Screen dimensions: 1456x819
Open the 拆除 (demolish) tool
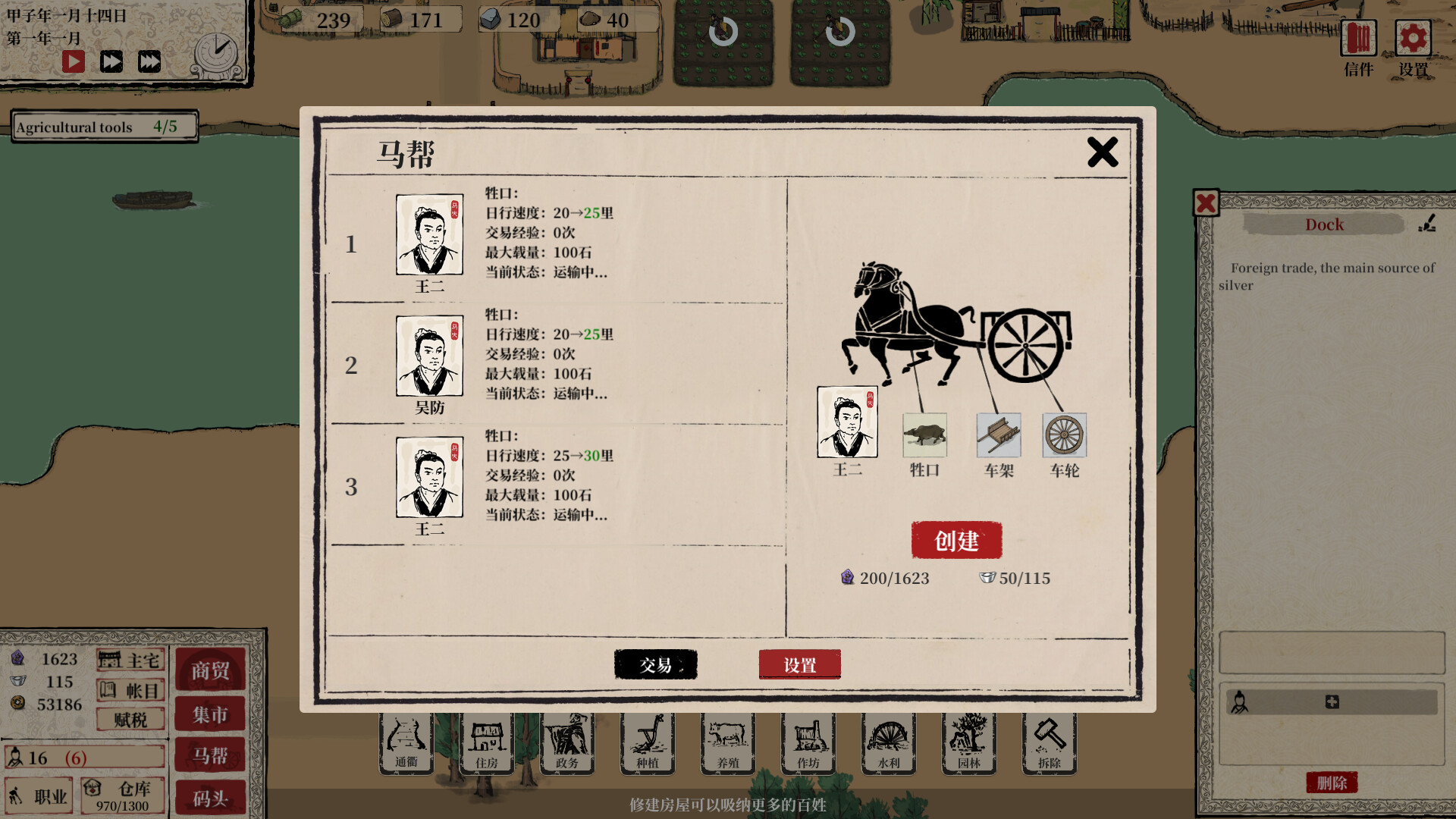(x=1050, y=743)
